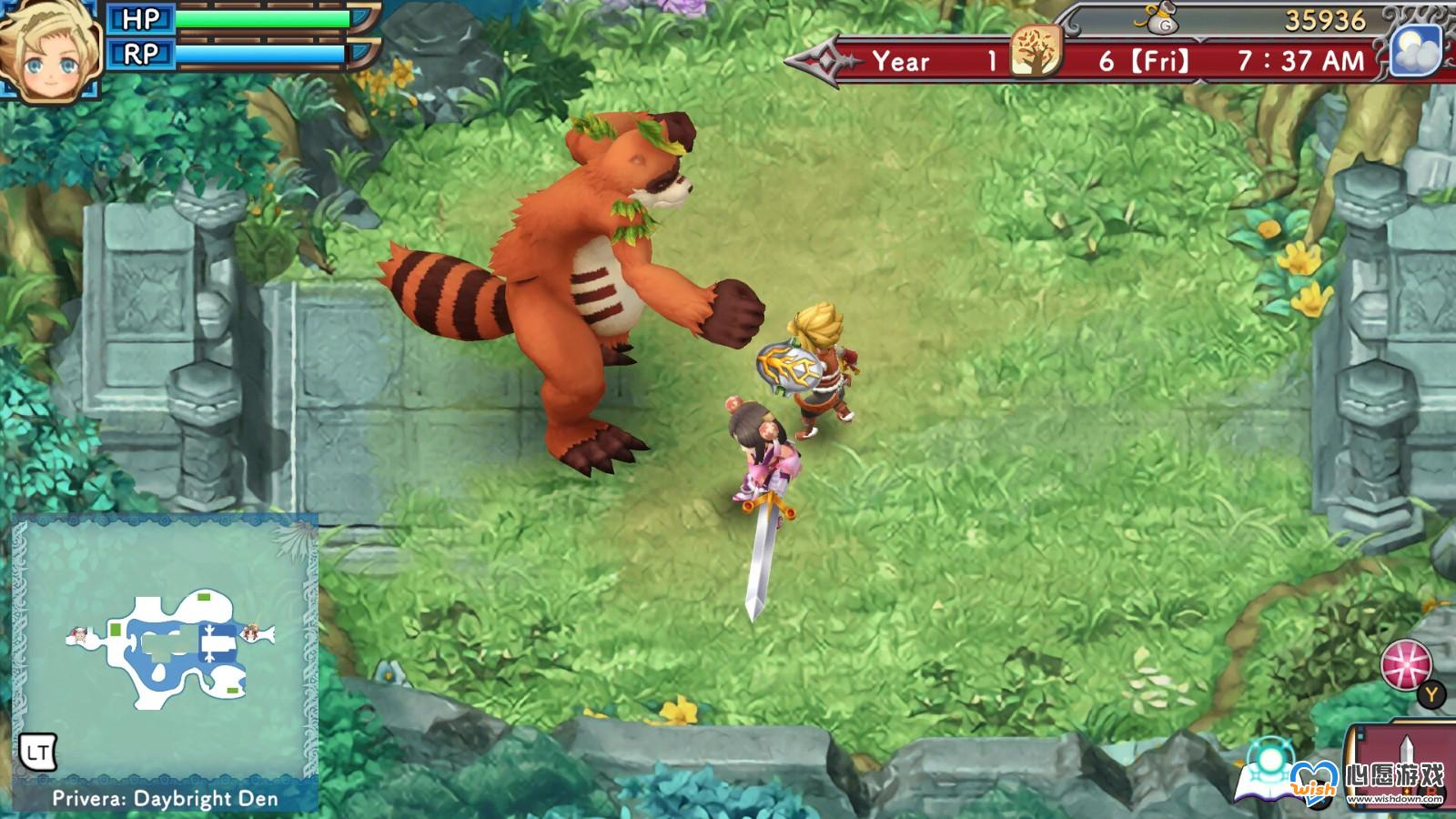The image size is (1456, 819).
Task: Select the pink rune orb ability icon
Action: click(1405, 665)
